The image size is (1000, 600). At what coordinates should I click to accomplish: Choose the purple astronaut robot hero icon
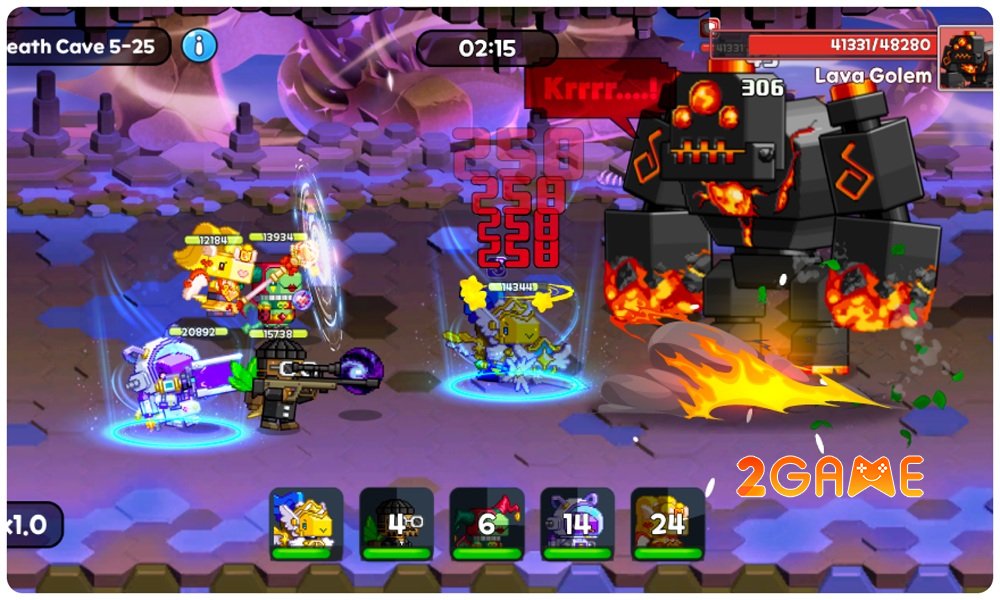[x=577, y=523]
